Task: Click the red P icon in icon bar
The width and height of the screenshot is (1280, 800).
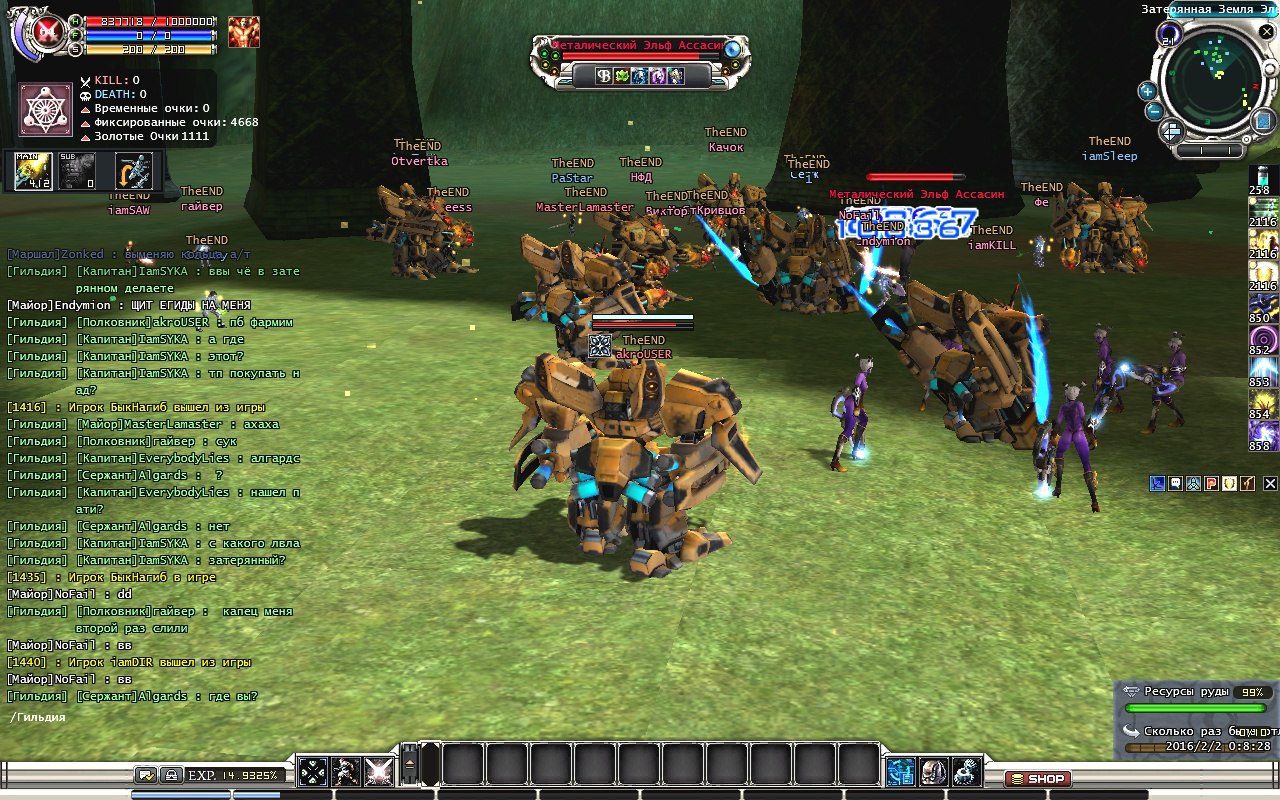Action: pos(1211,483)
